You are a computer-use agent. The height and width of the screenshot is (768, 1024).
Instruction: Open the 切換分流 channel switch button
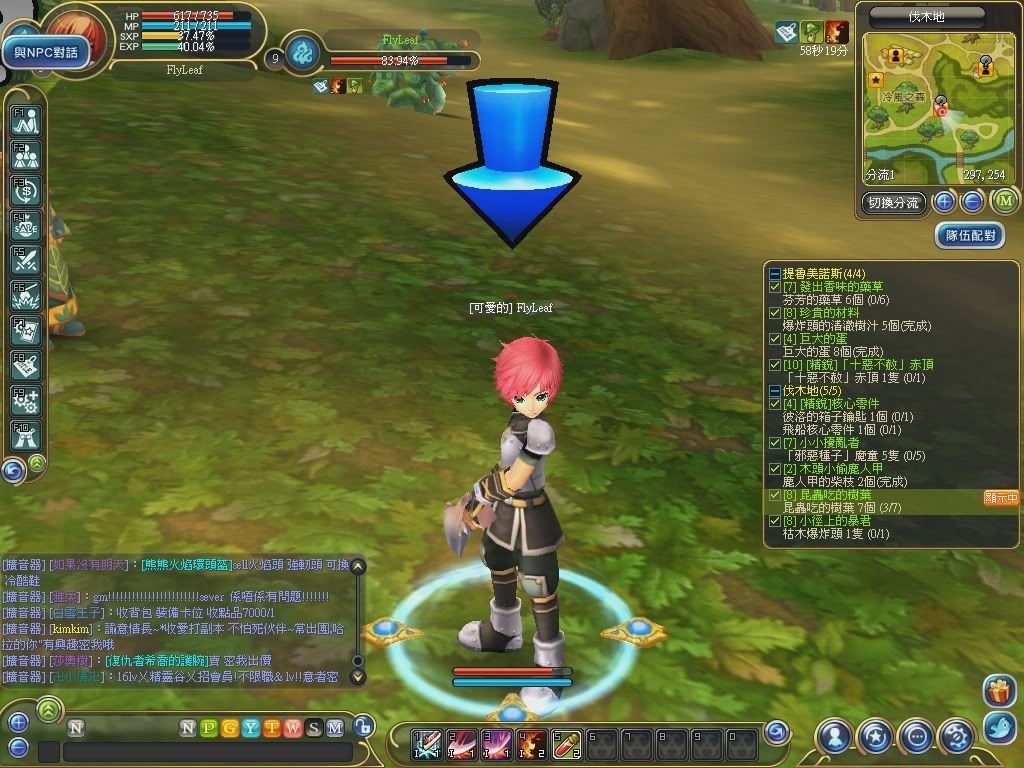pyautogui.click(x=894, y=202)
